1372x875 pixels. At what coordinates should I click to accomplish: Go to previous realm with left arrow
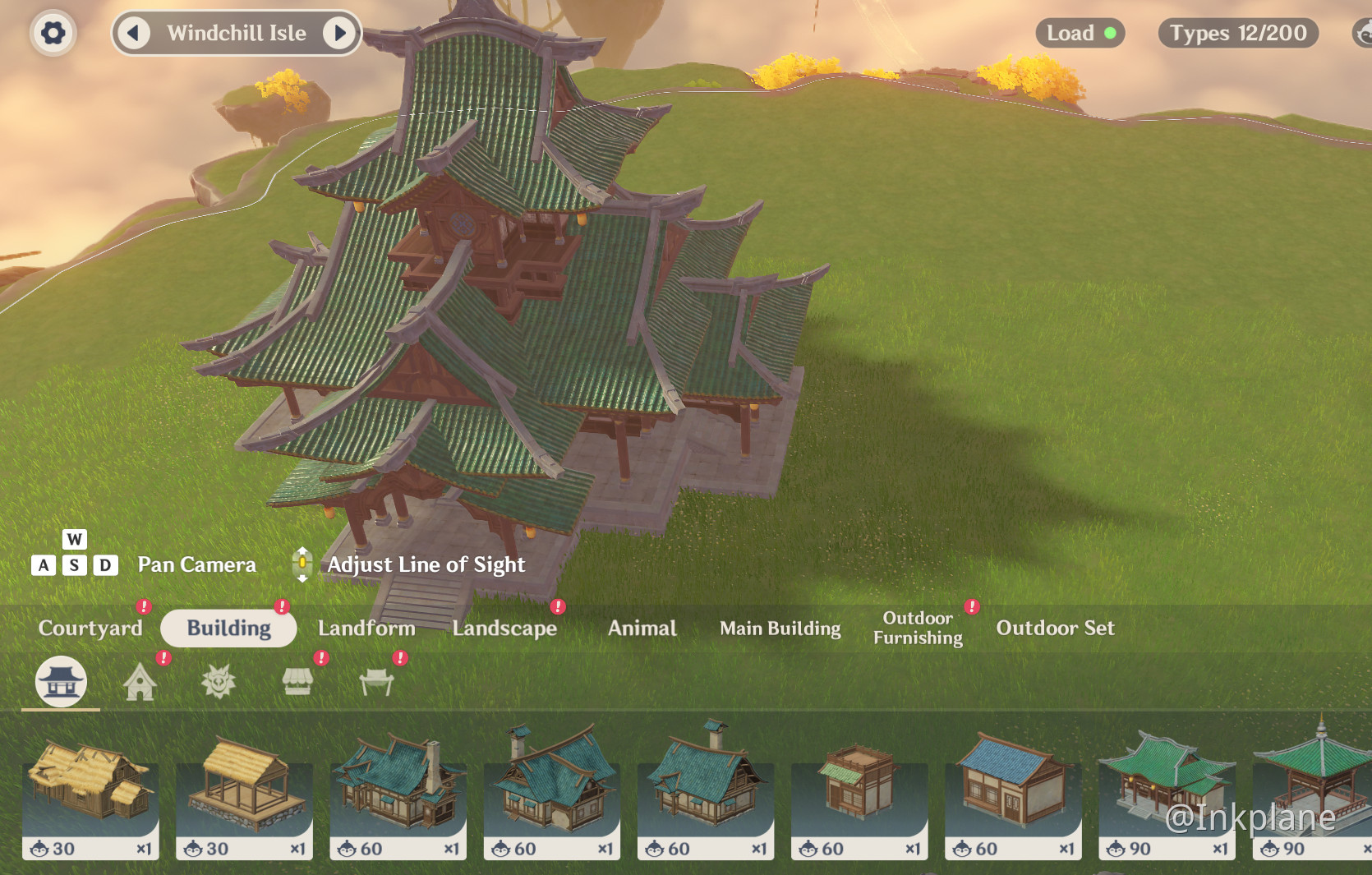pos(133,33)
